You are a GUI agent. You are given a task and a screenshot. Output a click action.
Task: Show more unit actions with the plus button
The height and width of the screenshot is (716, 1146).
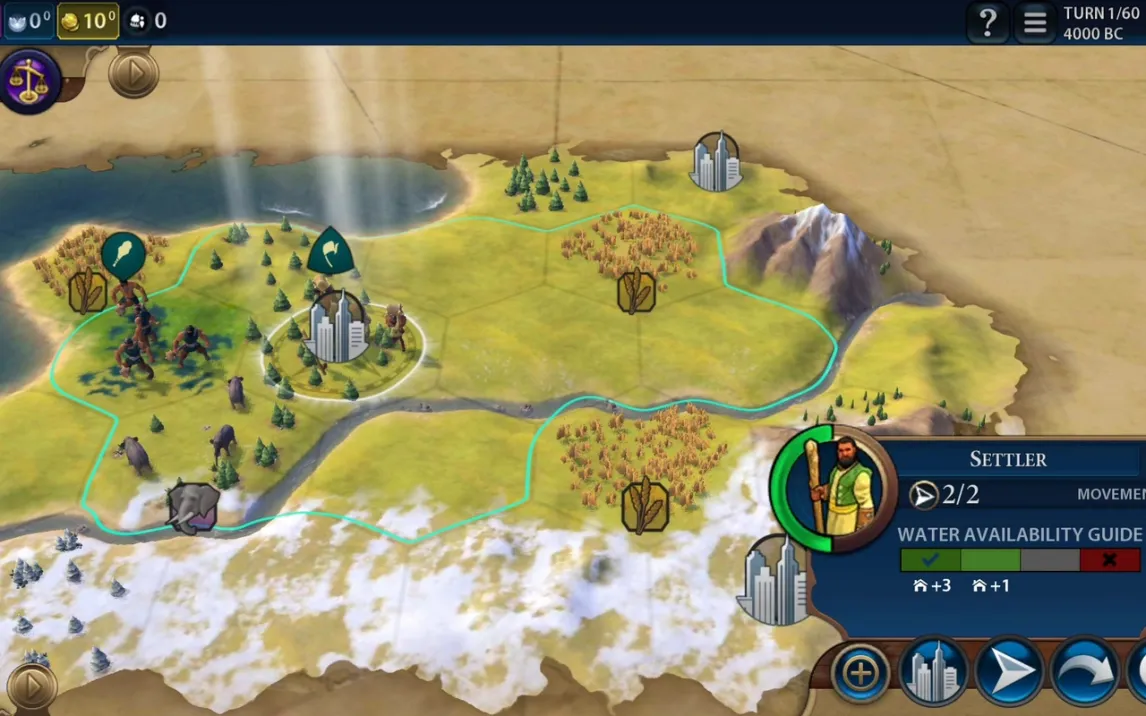[x=860, y=672]
